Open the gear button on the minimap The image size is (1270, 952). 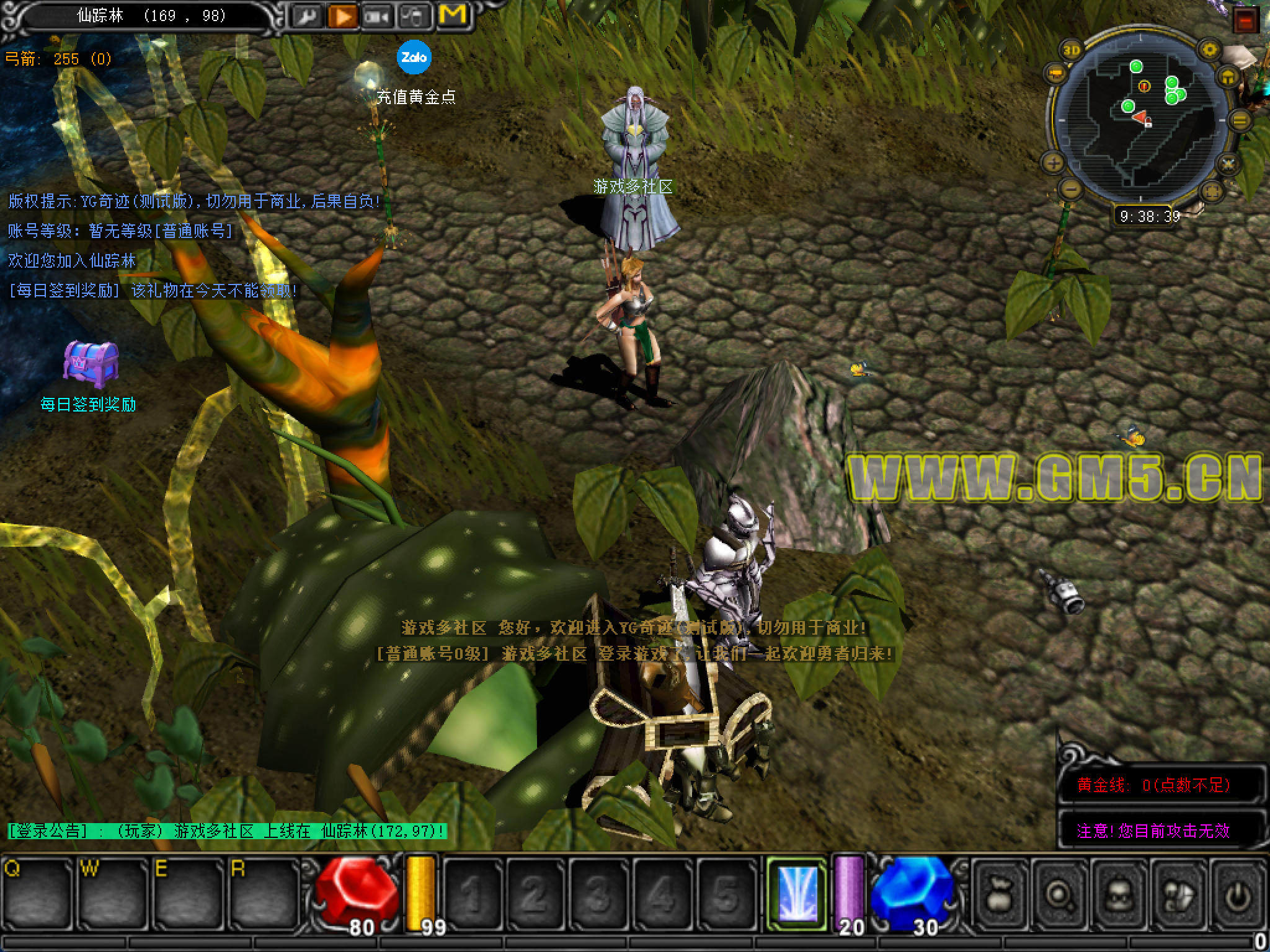[x=1209, y=50]
